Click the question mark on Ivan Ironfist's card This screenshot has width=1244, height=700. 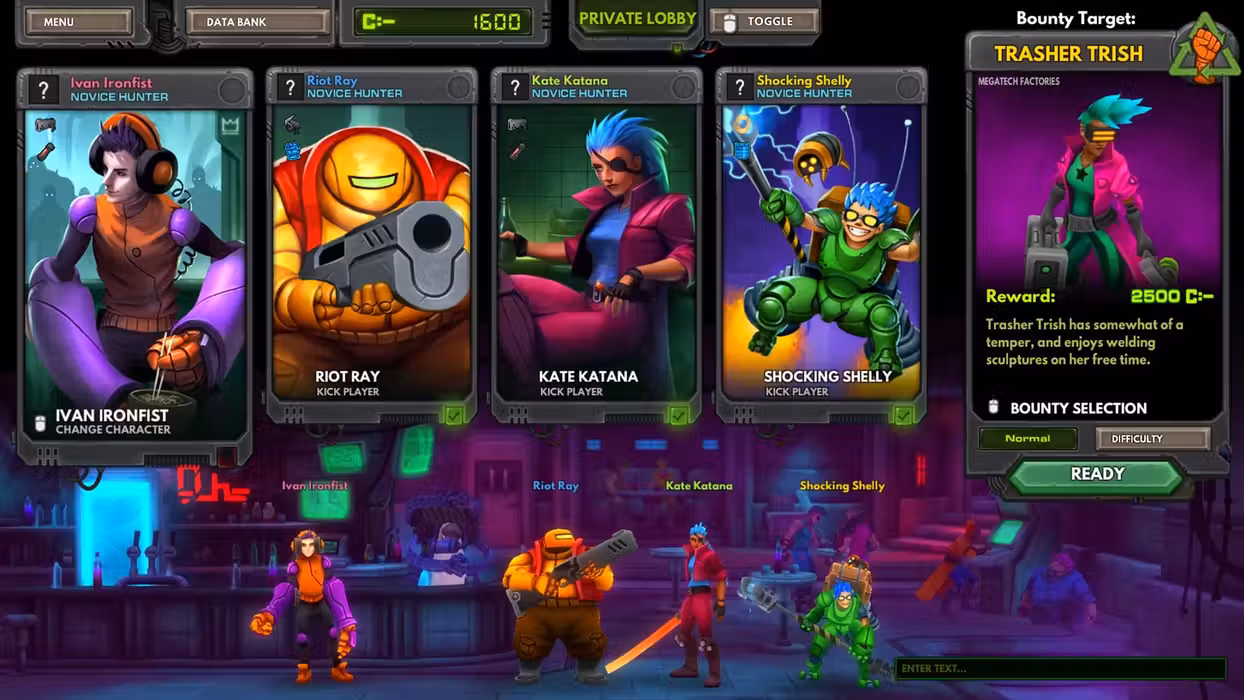[x=43, y=90]
